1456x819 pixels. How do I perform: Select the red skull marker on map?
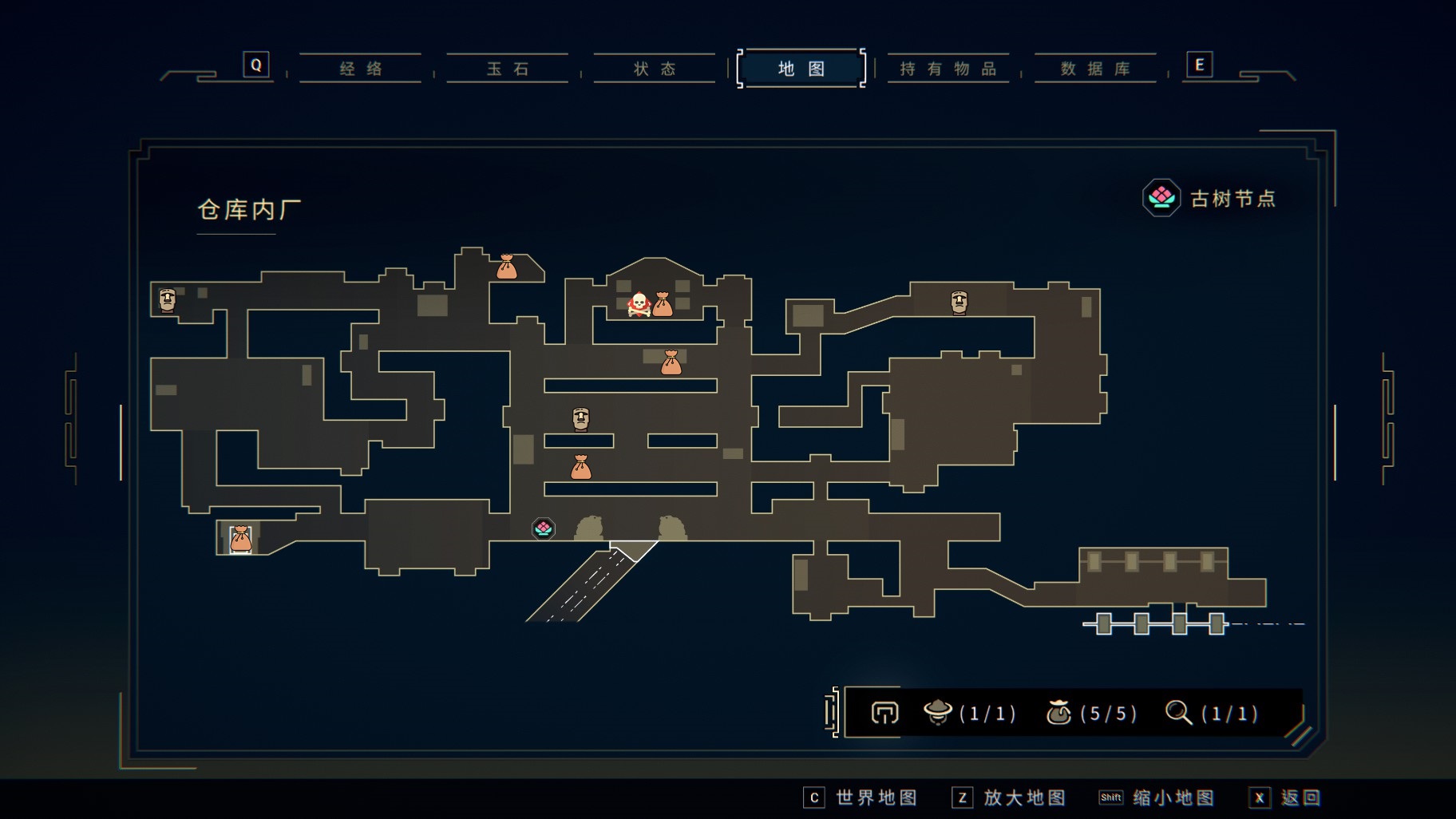(639, 304)
